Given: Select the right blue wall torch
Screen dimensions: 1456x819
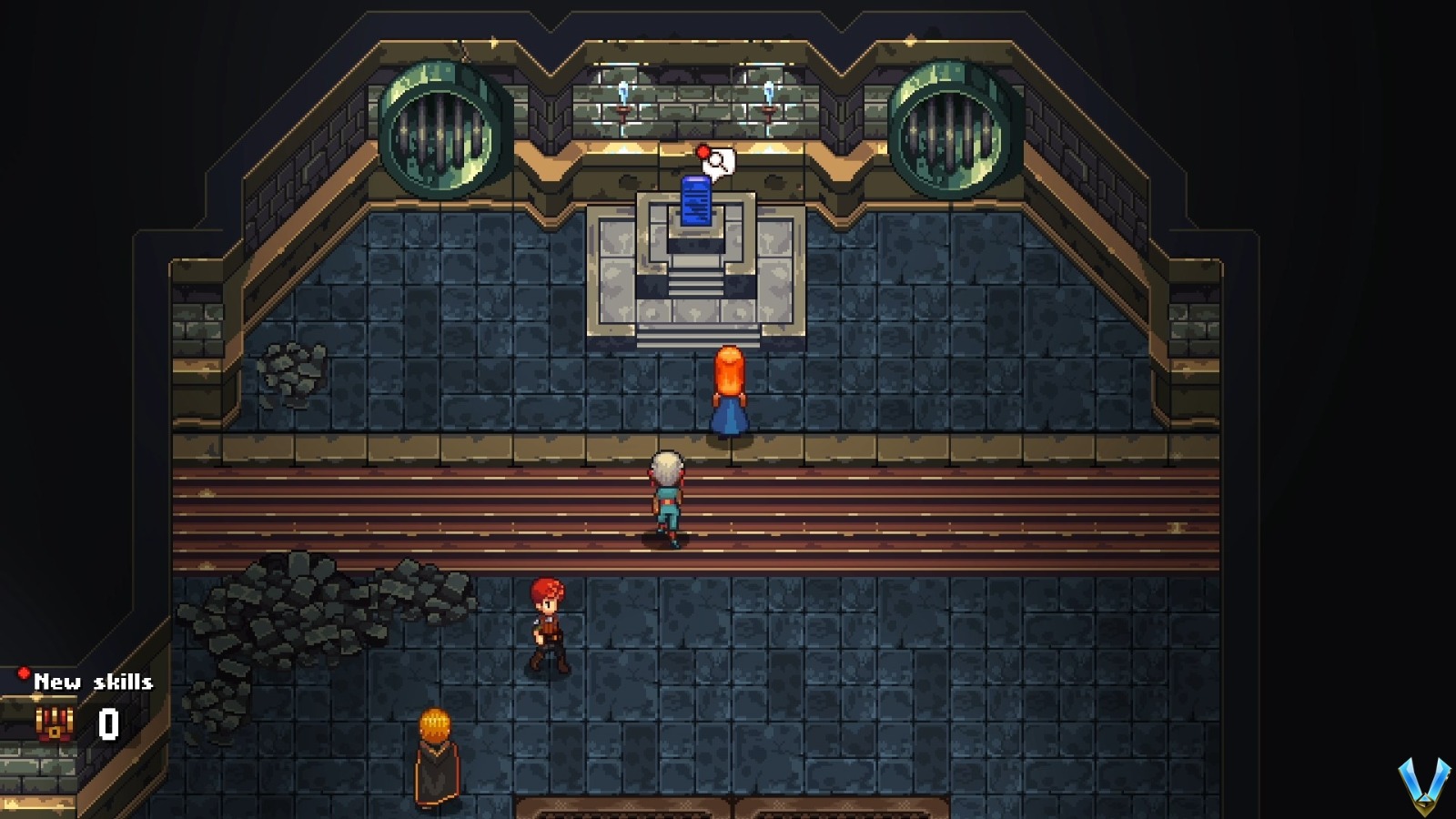Looking at the screenshot, I should click(x=769, y=91).
